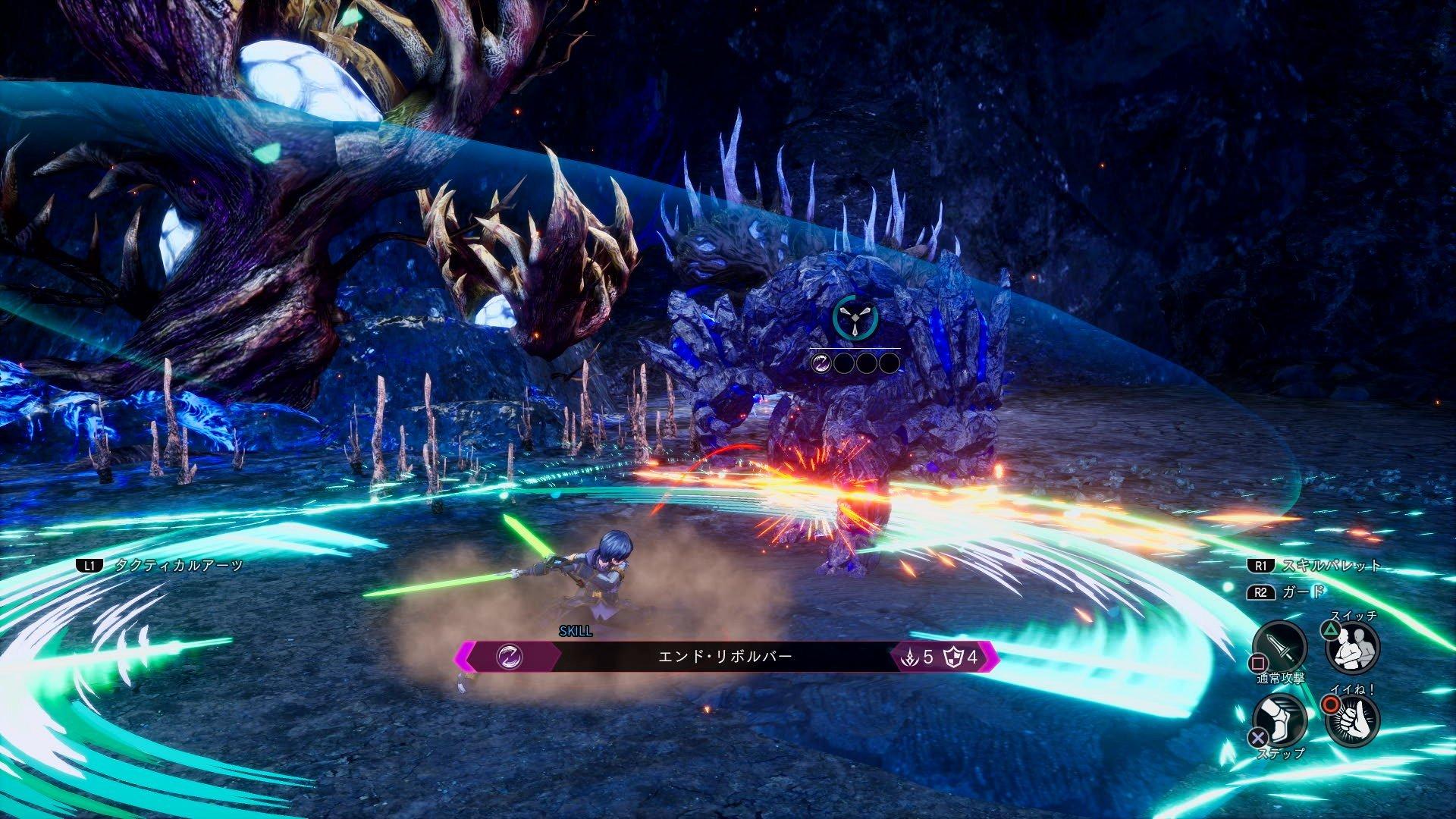Toggle the last empty gauge segment
This screenshot has width=1456, height=819.
click(x=889, y=363)
